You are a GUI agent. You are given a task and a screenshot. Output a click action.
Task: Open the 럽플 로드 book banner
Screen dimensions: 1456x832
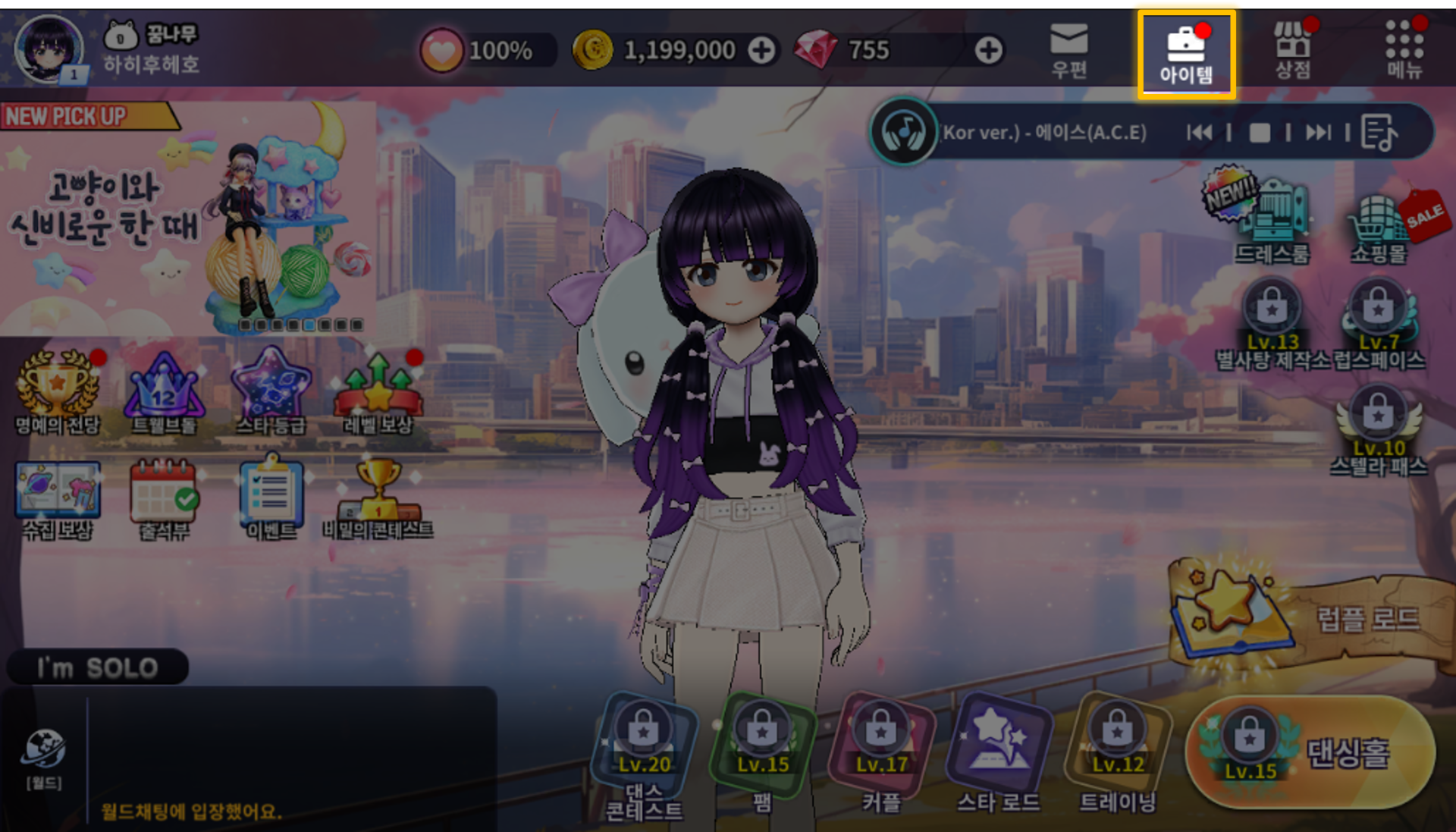[x=1304, y=618]
